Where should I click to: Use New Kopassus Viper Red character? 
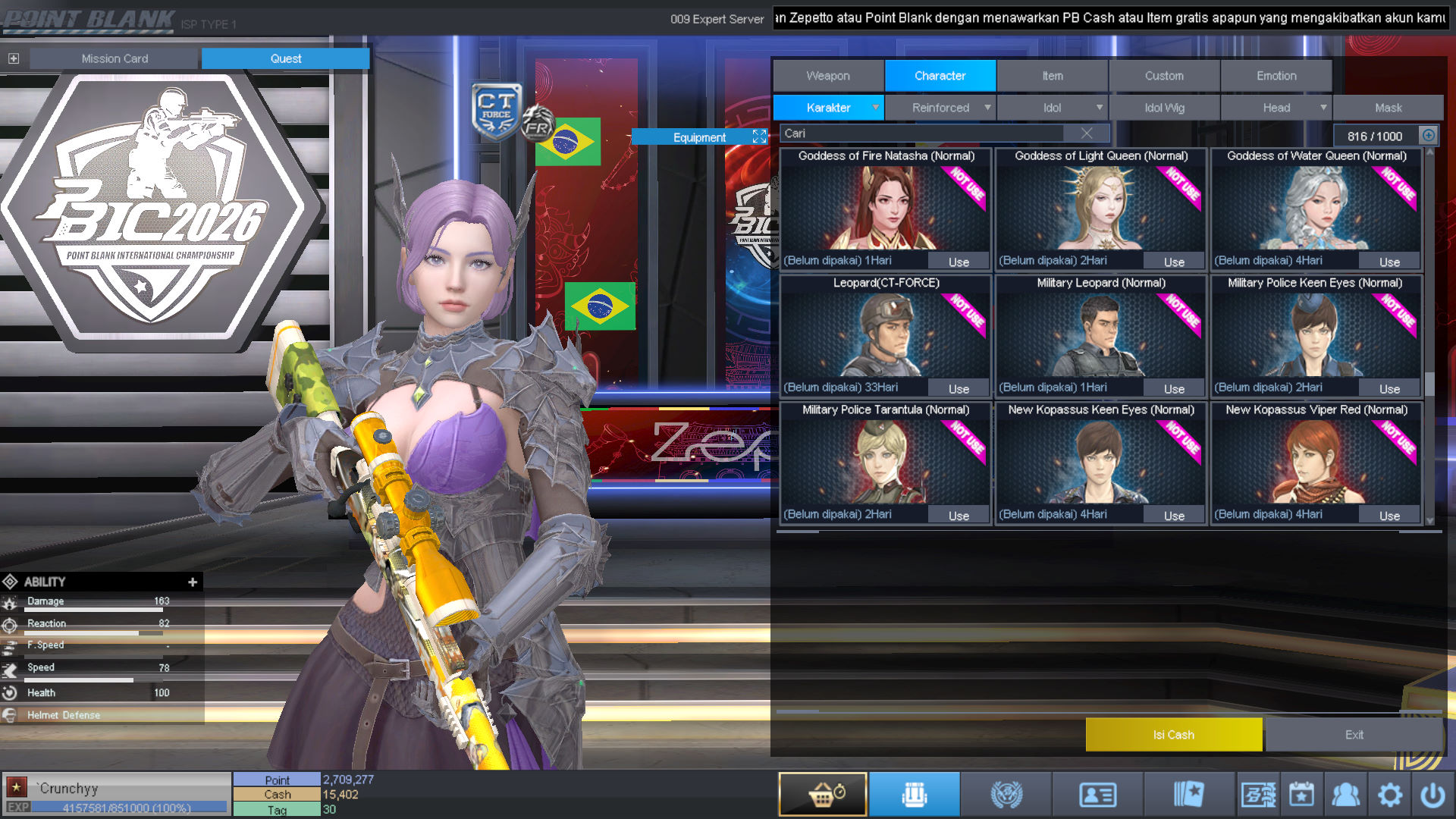pos(1389,516)
